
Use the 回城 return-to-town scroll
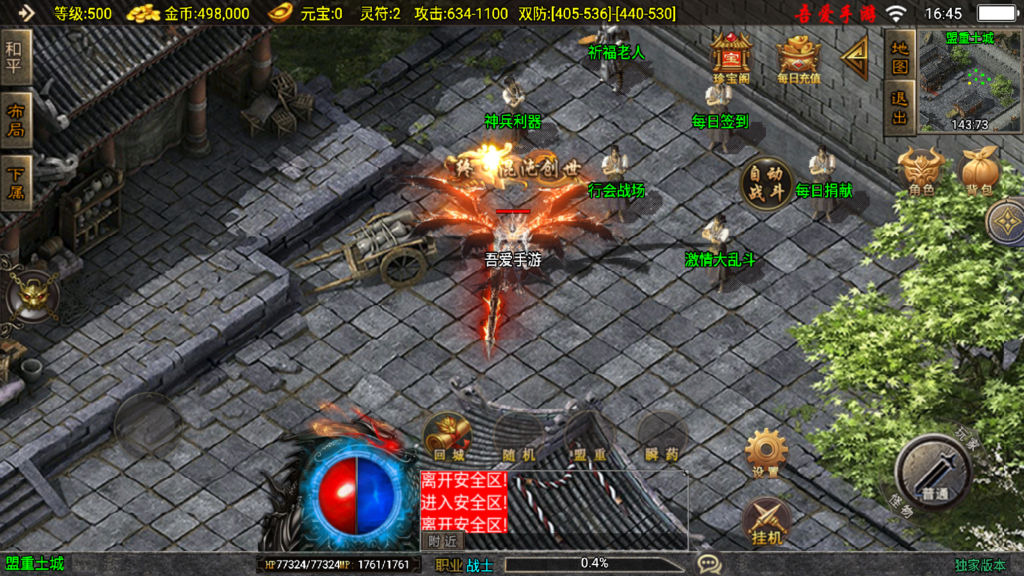click(x=447, y=436)
